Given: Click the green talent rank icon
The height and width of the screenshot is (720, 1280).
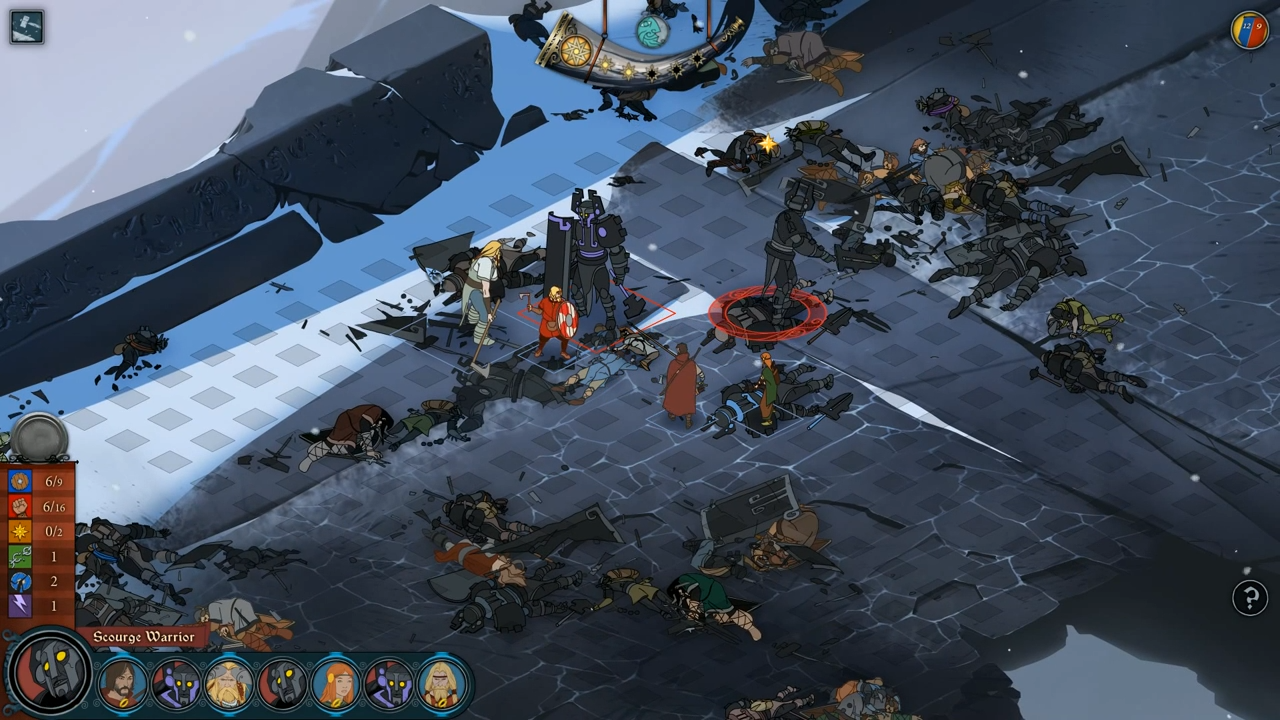Looking at the screenshot, I should (x=20, y=556).
